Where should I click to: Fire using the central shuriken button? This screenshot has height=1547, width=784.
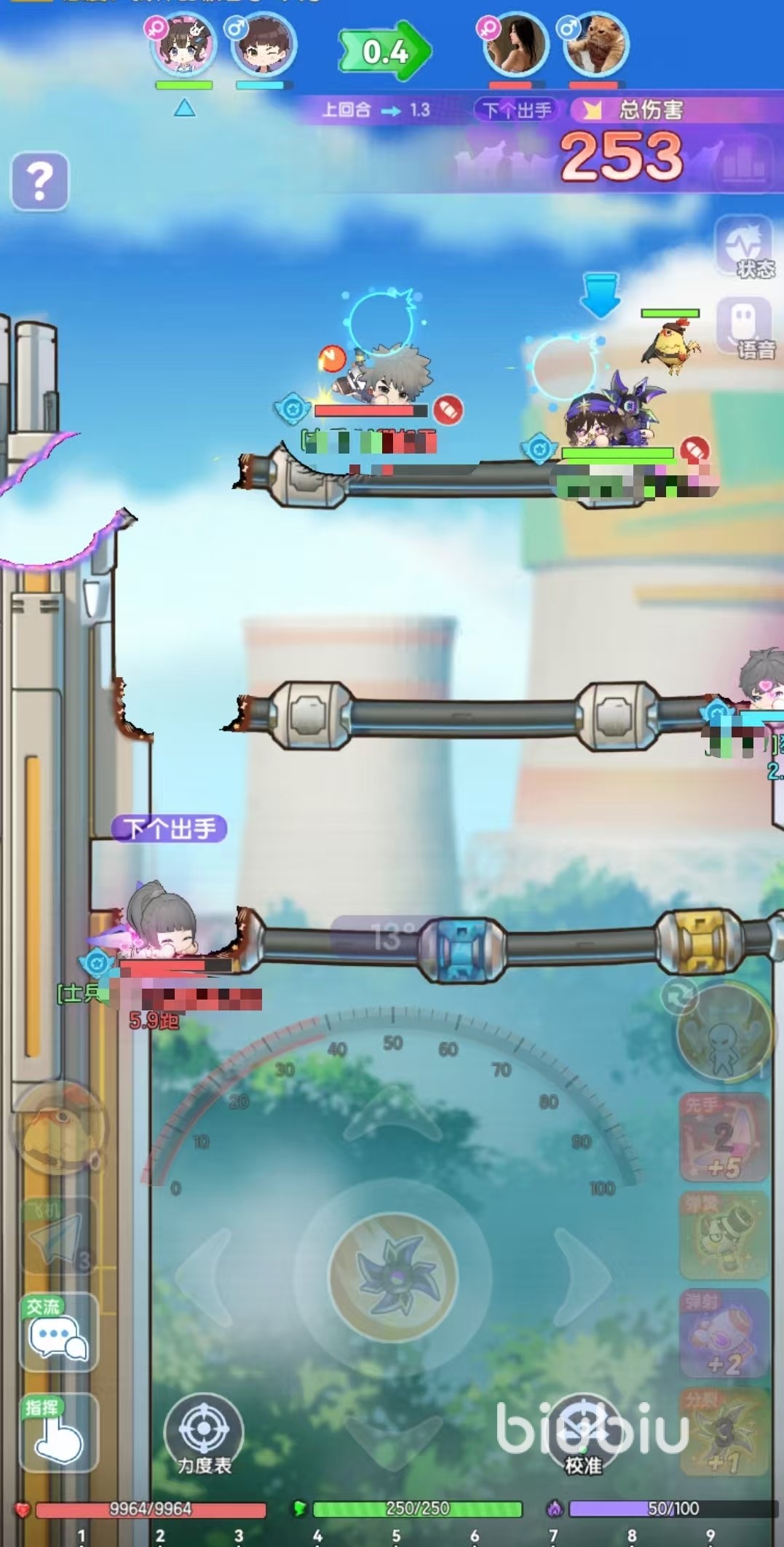[x=393, y=1276]
